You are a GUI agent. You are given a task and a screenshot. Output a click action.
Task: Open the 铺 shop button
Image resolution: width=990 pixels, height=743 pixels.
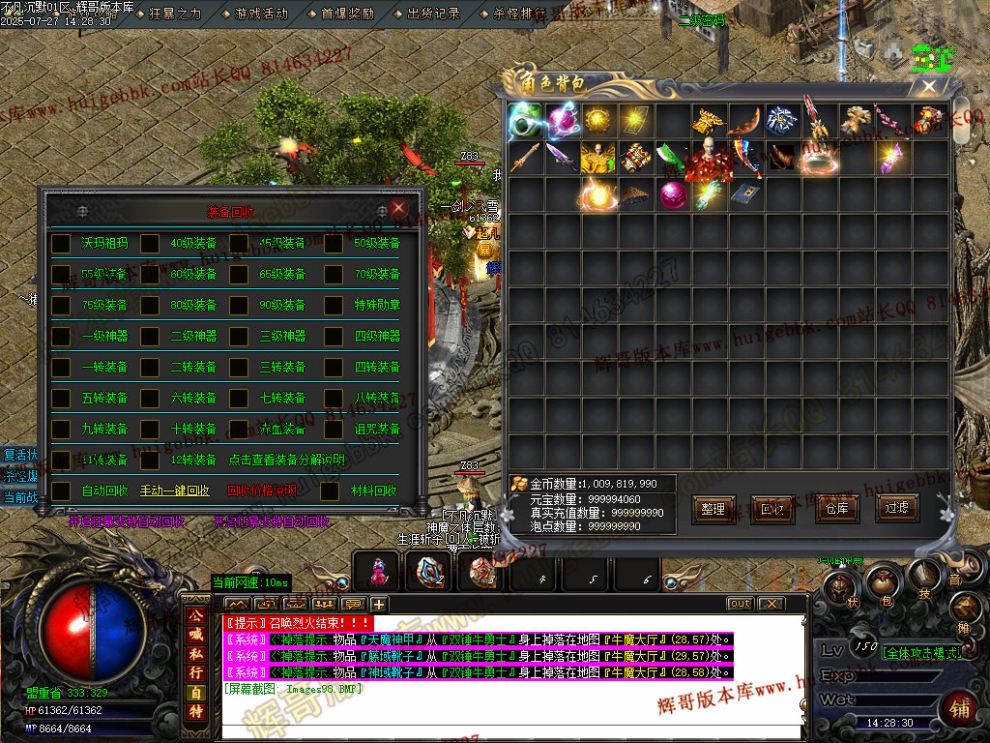click(x=960, y=706)
